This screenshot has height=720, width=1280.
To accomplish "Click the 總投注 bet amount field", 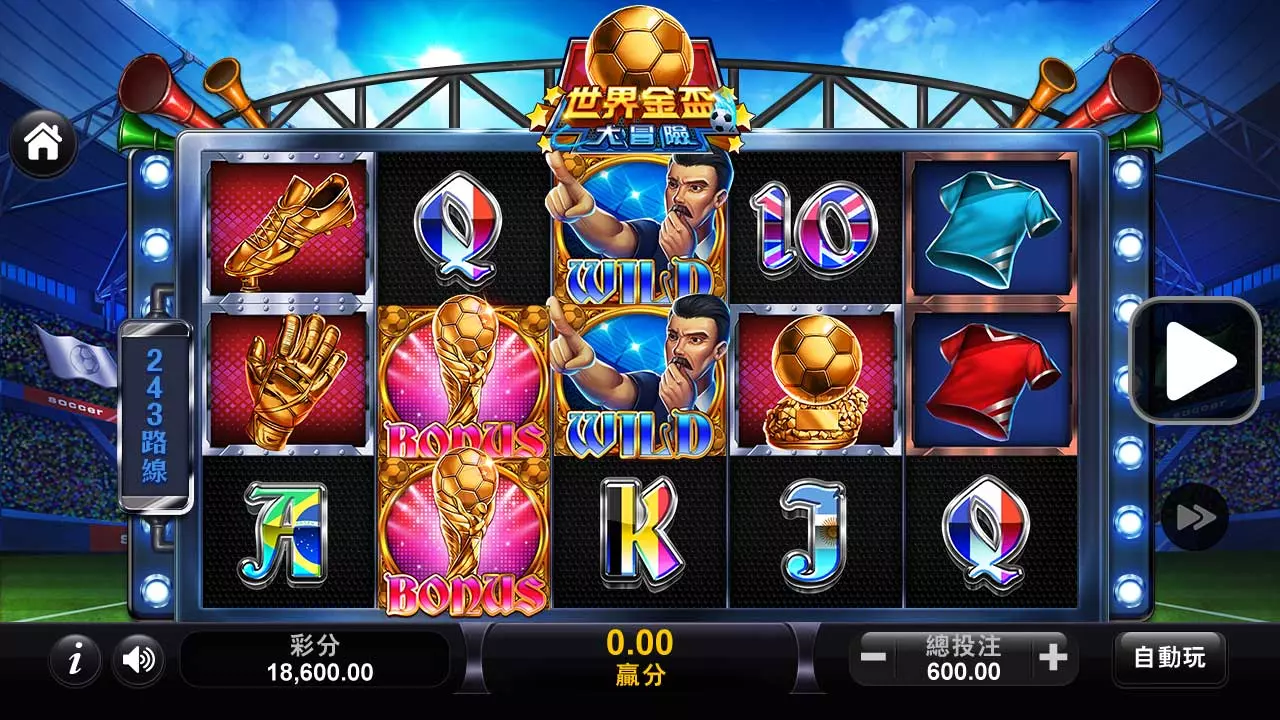I will (963, 657).
